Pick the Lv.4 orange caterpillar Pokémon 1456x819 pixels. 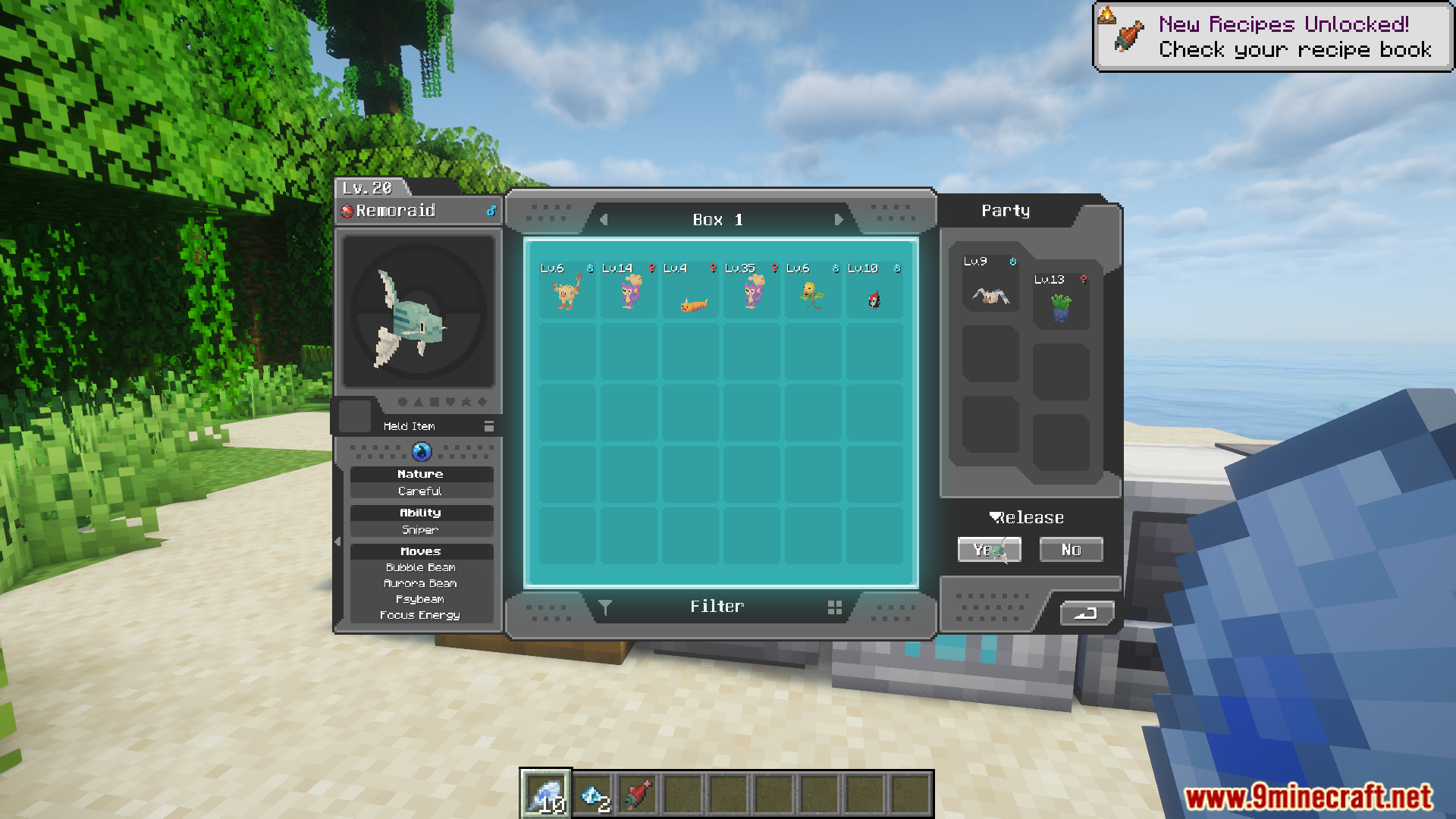pyautogui.click(x=692, y=302)
